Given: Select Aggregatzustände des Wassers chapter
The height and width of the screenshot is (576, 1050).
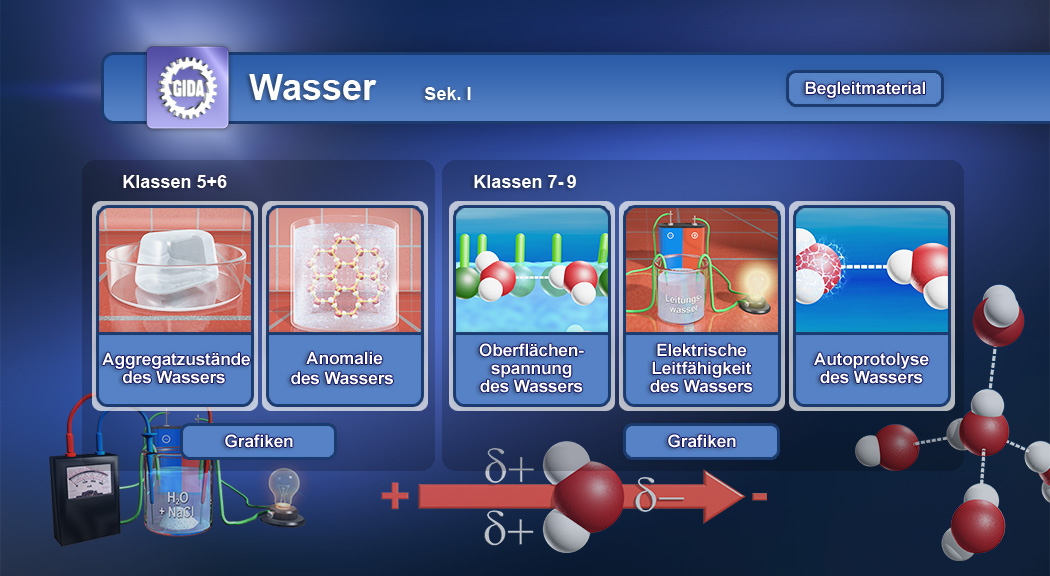Looking at the screenshot, I should point(176,305).
